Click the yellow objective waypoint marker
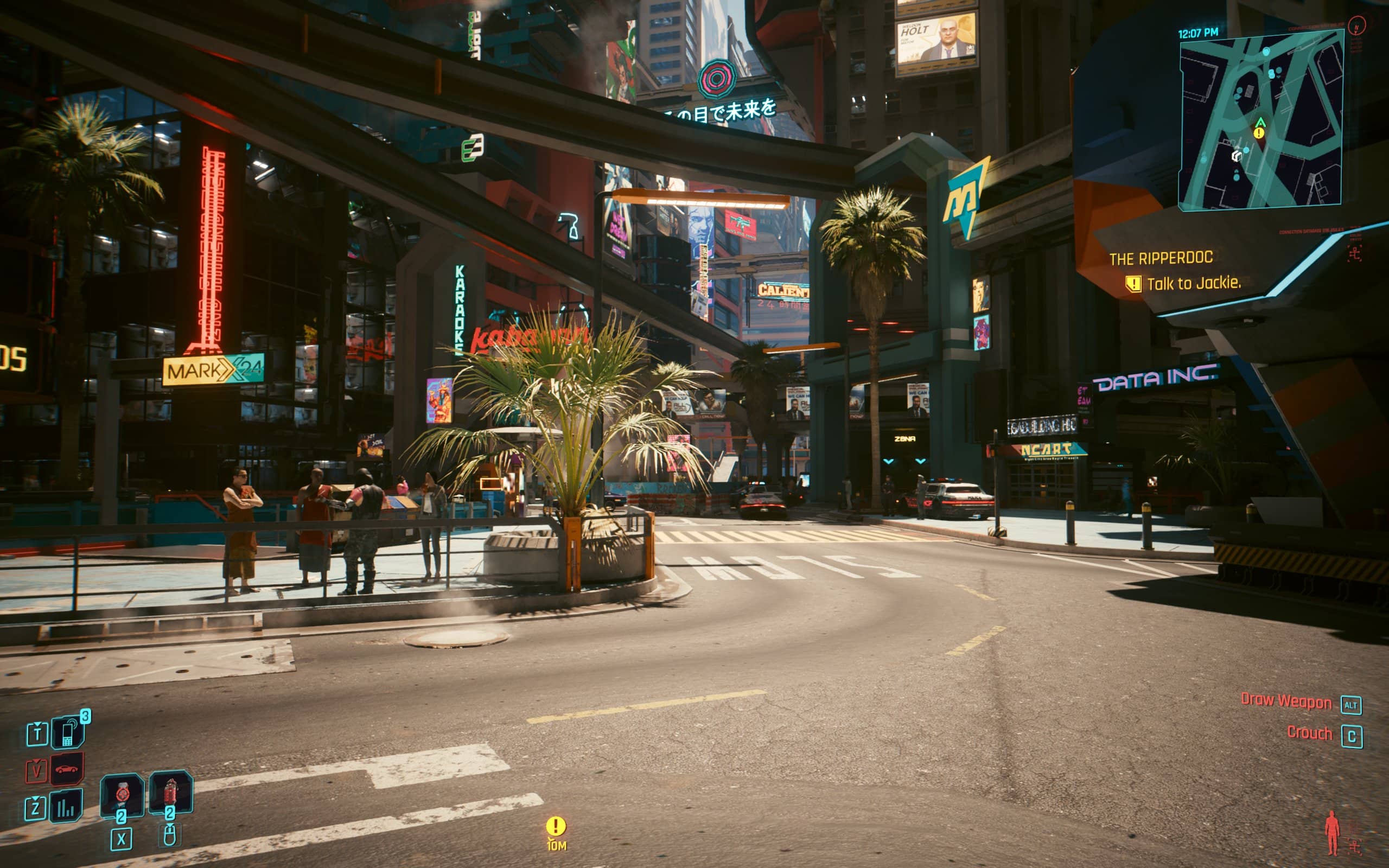This screenshot has height=868, width=1389. tap(555, 827)
